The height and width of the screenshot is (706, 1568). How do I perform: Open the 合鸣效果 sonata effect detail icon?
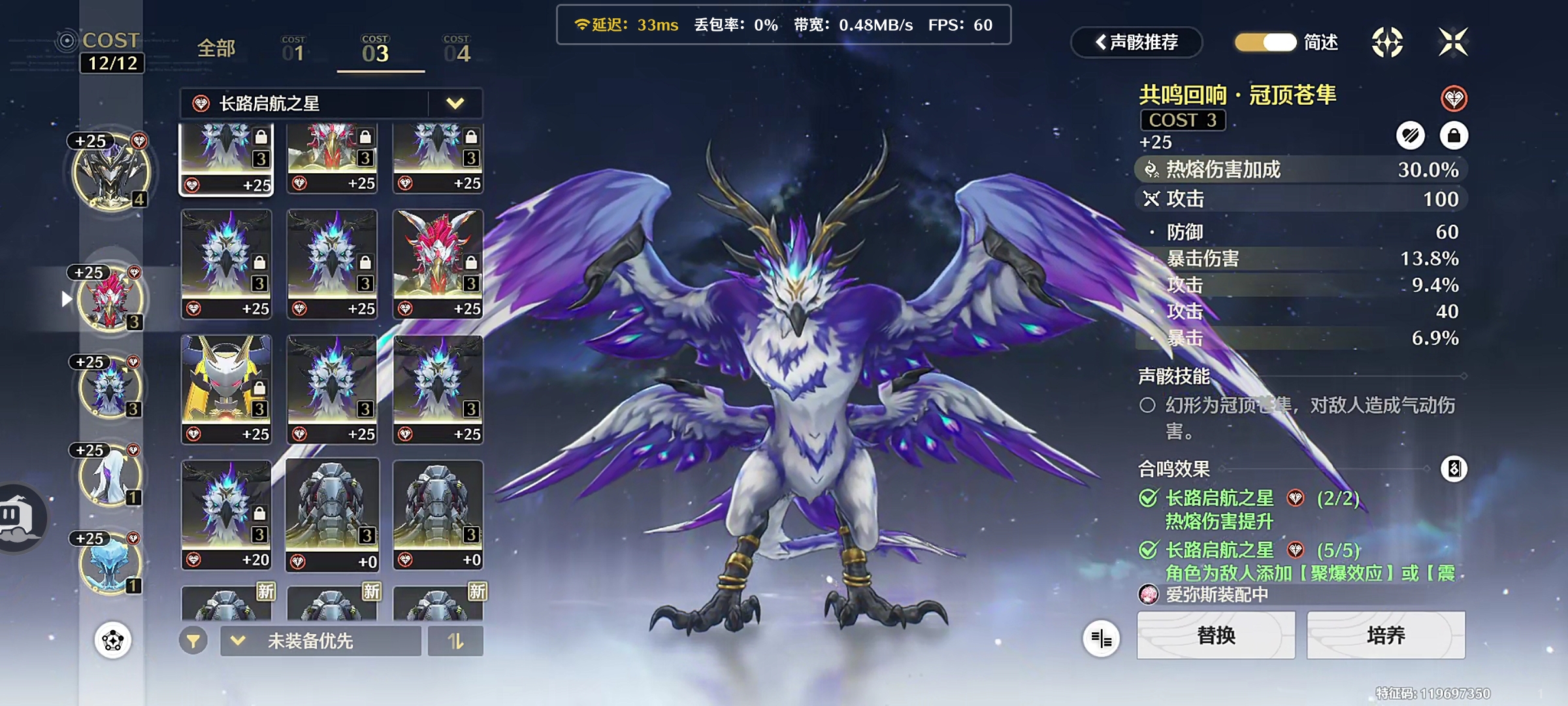click(x=1454, y=469)
